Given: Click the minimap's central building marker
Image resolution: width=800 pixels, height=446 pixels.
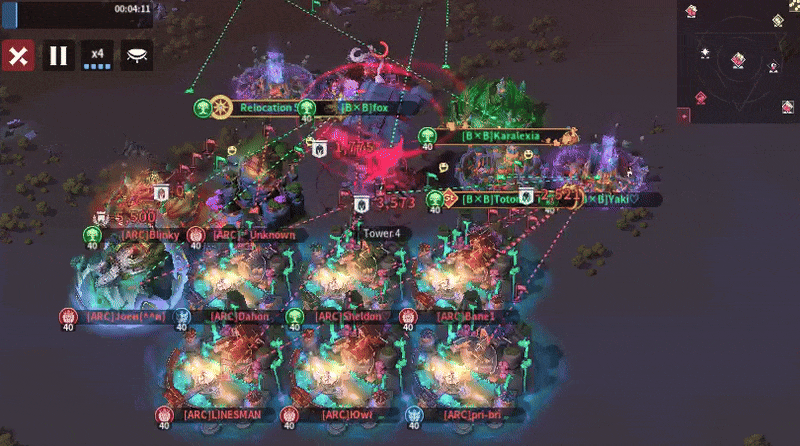Looking at the screenshot, I should (x=738, y=60).
